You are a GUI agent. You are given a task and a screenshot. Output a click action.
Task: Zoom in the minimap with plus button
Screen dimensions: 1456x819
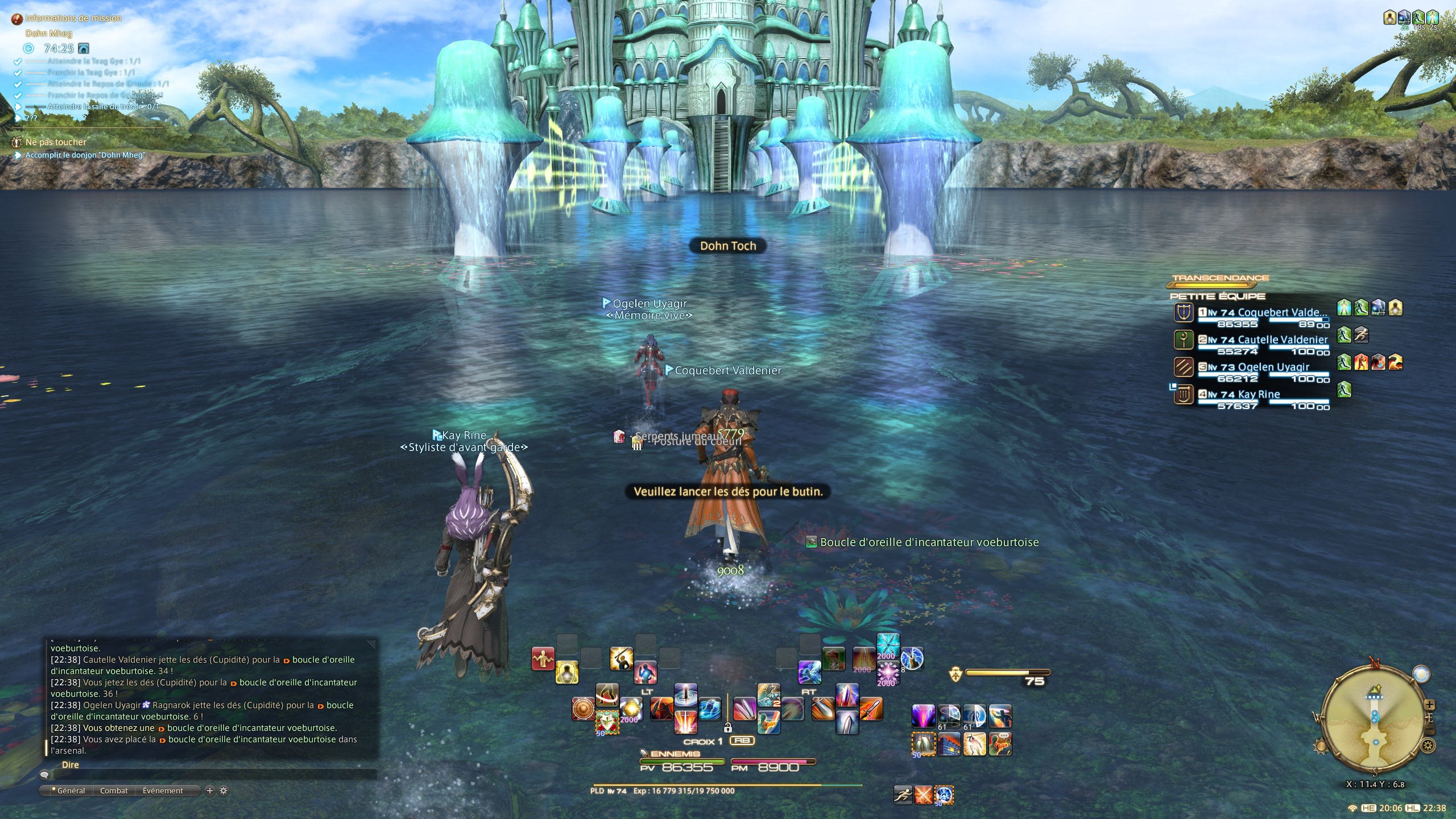coord(1429,705)
